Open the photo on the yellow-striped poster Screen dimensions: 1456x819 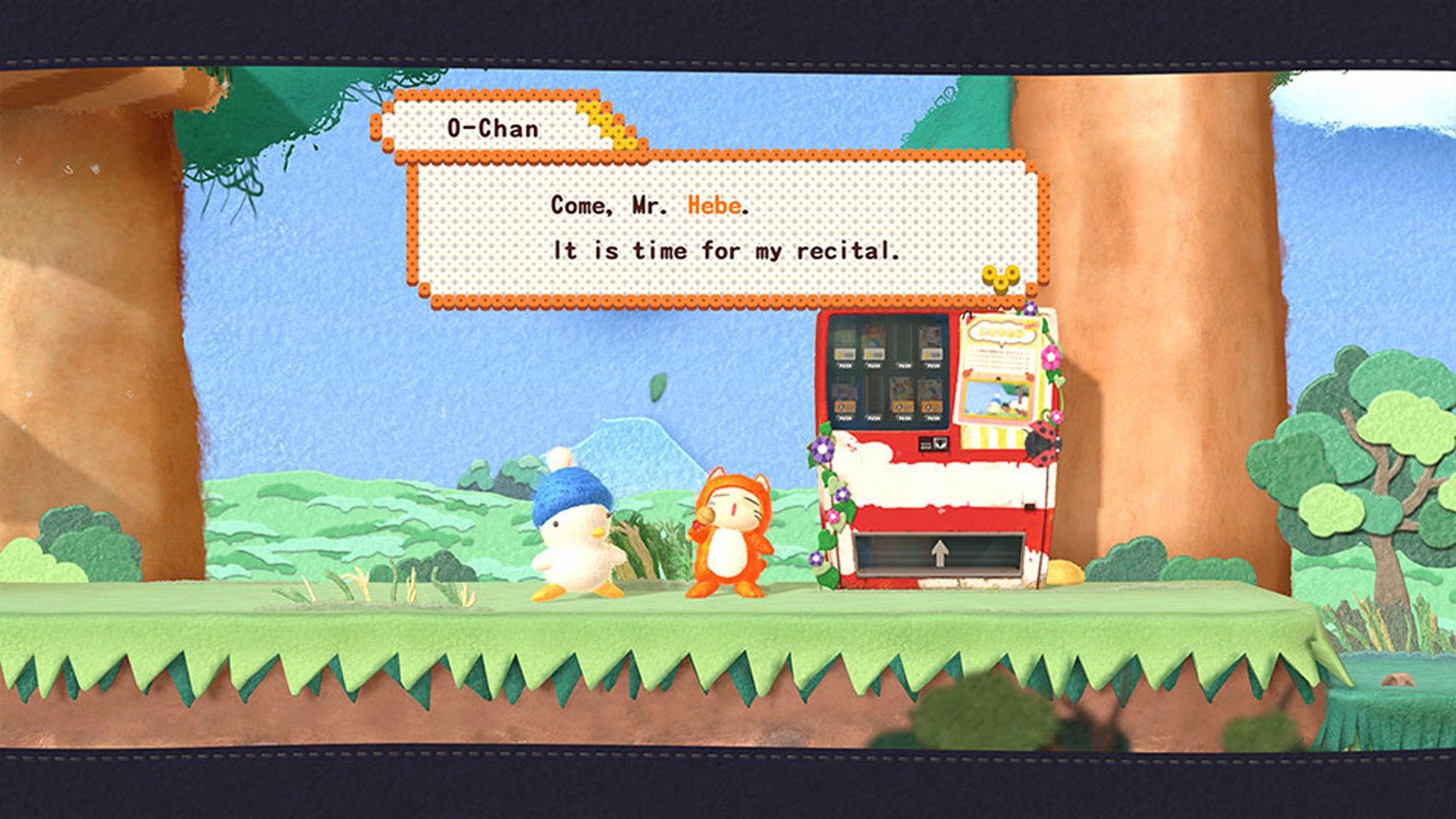coord(996,398)
